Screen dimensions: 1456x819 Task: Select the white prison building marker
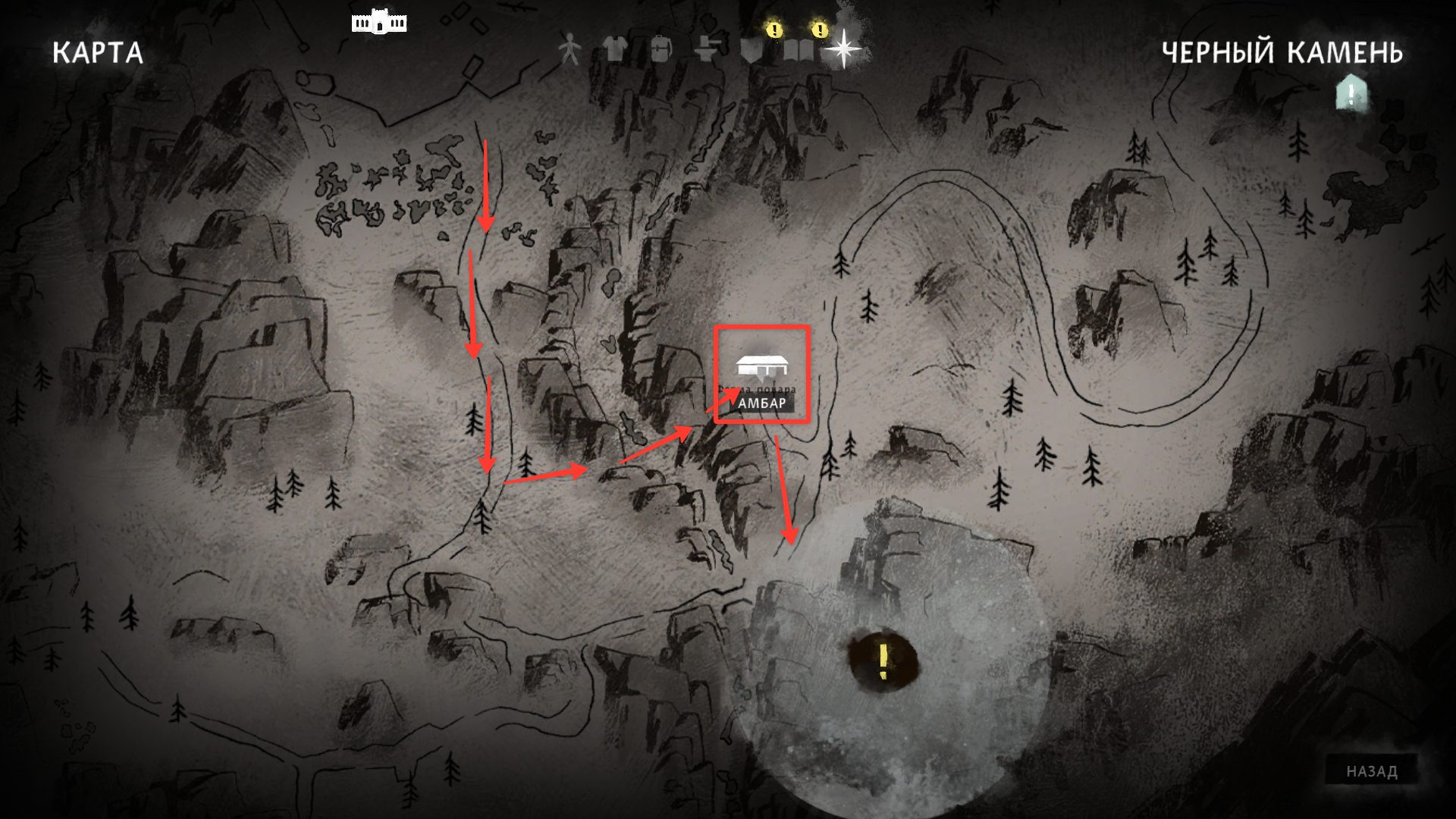click(379, 24)
